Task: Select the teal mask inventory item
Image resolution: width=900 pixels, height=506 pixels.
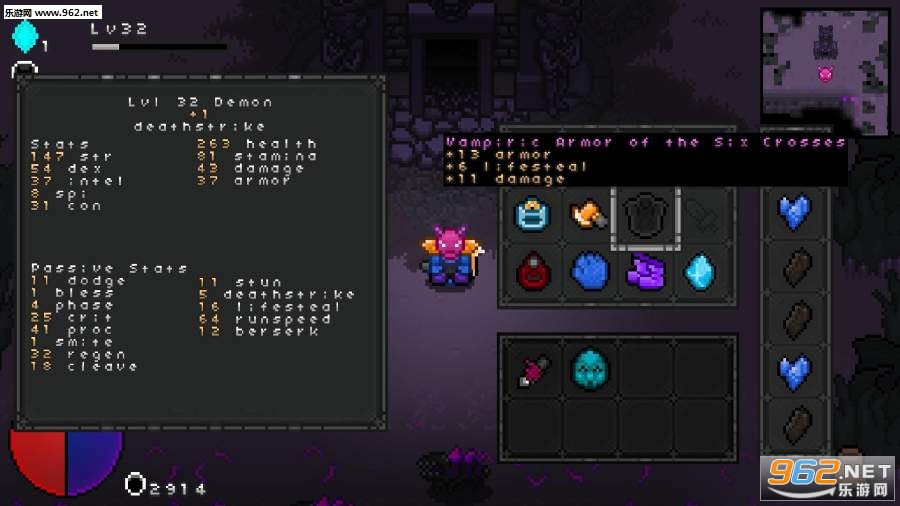Action: point(588,369)
